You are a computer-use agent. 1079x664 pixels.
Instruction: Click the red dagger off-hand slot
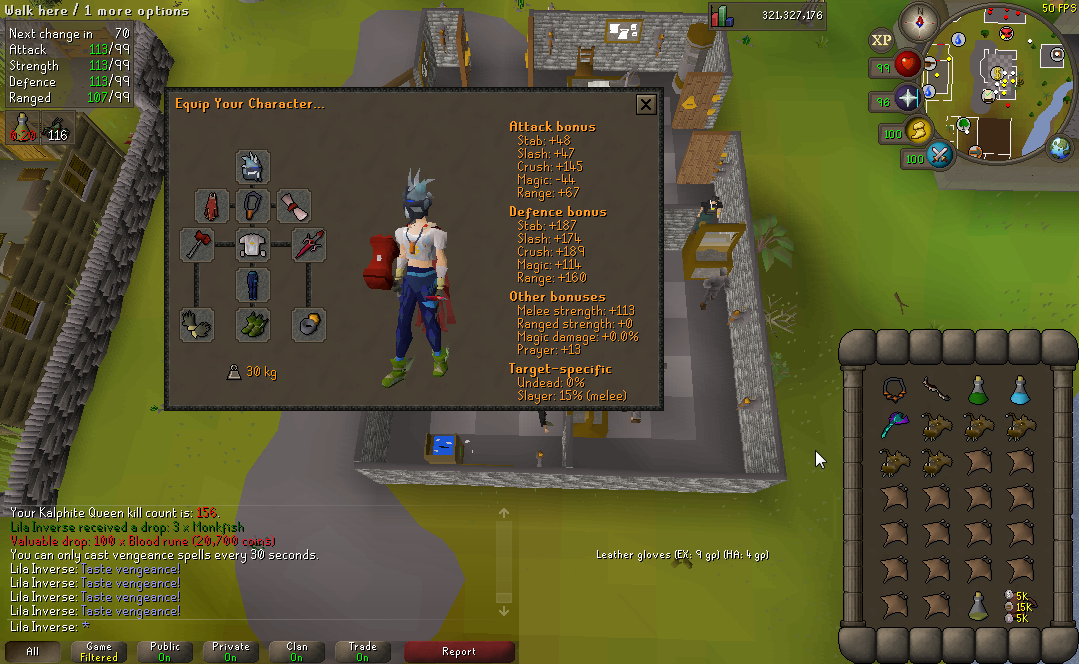click(308, 244)
